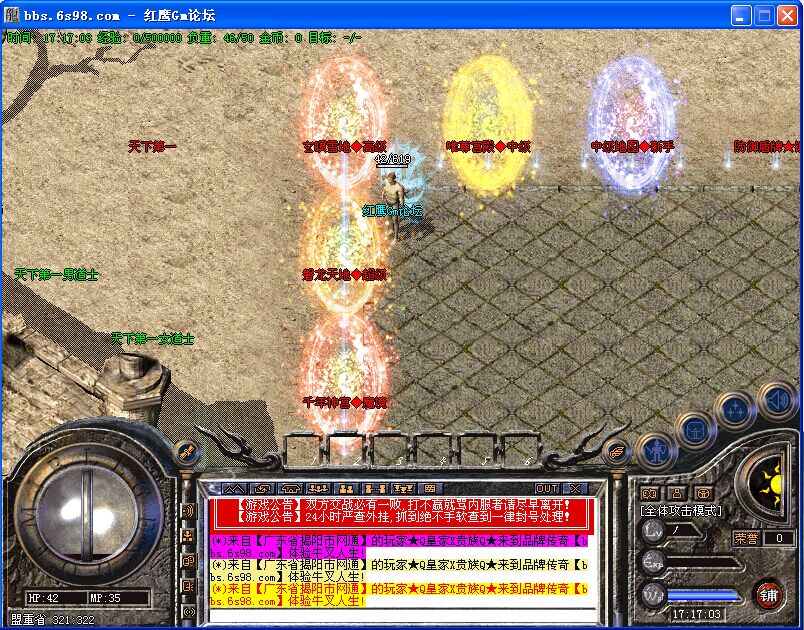The width and height of the screenshot is (804, 630).
Task: Toggle the 全体攻击模式 attack mode label
Action: pos(681,511)
